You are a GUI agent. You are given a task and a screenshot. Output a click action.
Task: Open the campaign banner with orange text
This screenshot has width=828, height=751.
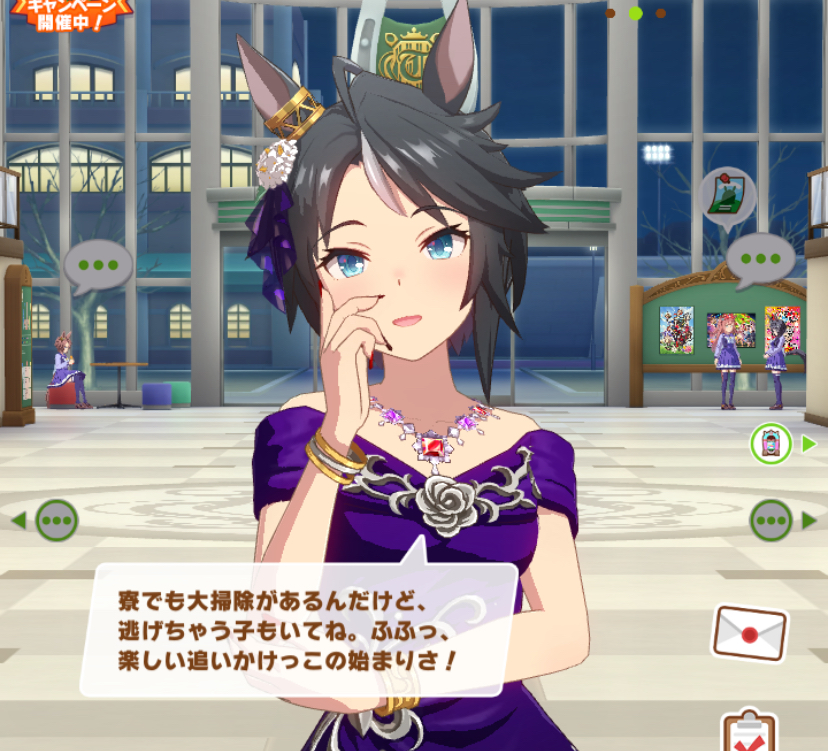point(69,14)
